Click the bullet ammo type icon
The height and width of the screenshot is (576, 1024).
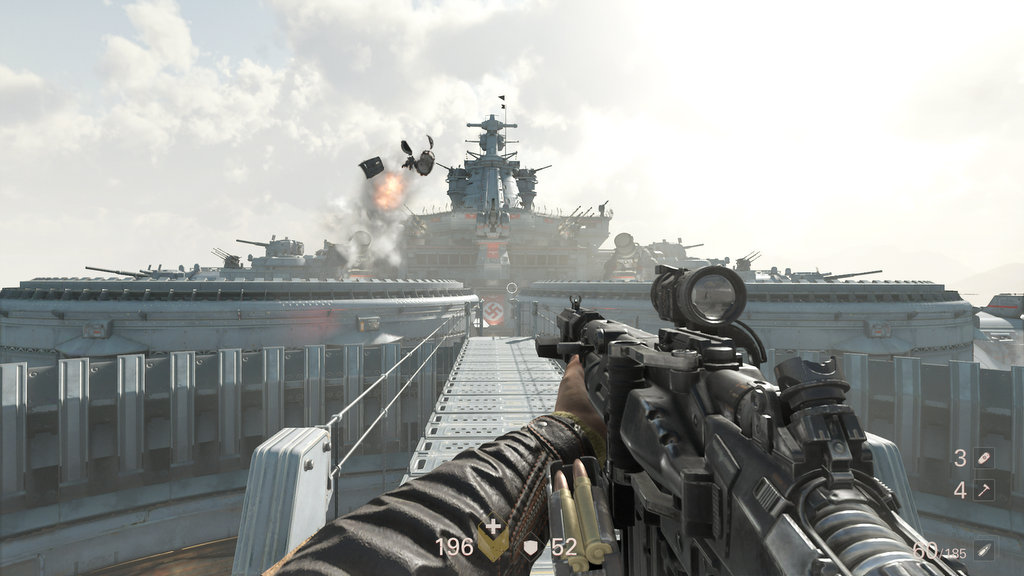pos(985,549)
